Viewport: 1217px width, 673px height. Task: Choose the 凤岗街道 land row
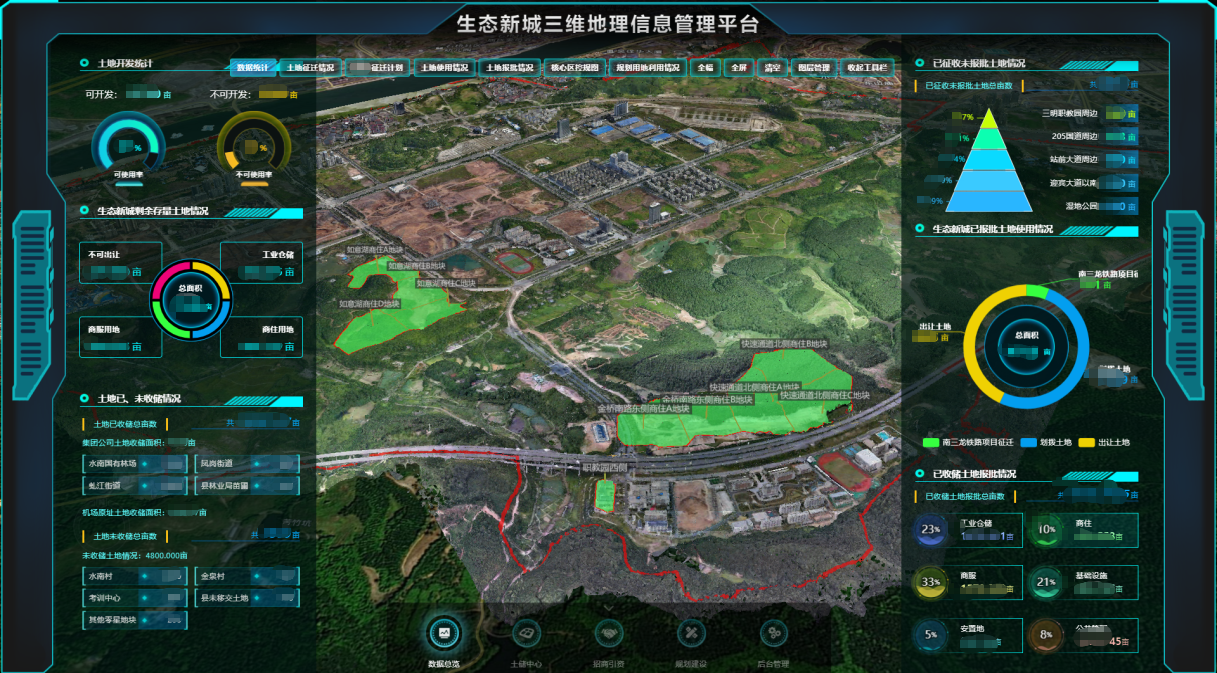247,464
